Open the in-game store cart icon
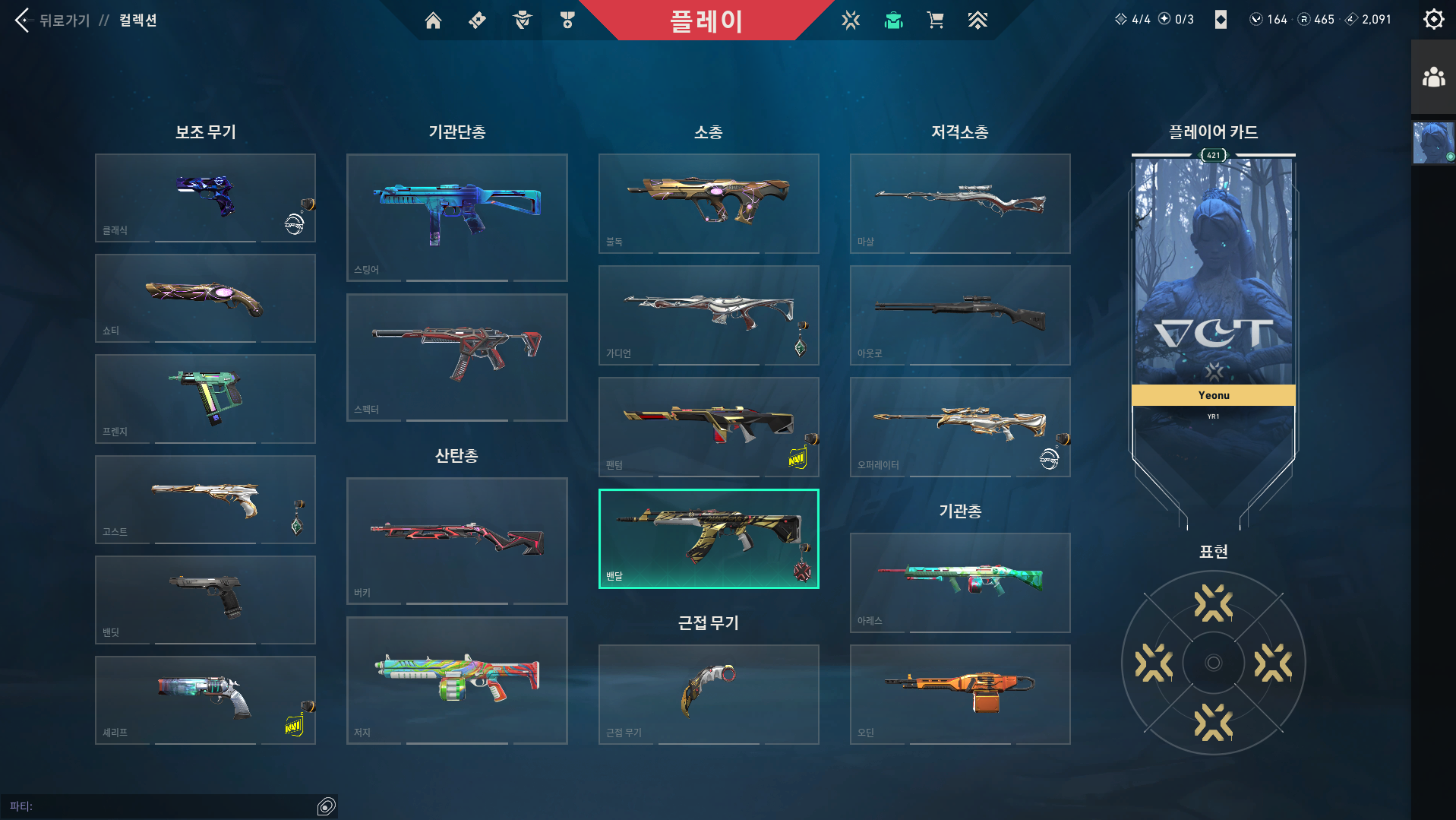This screenshot has width=1456, height=820. 935,21
